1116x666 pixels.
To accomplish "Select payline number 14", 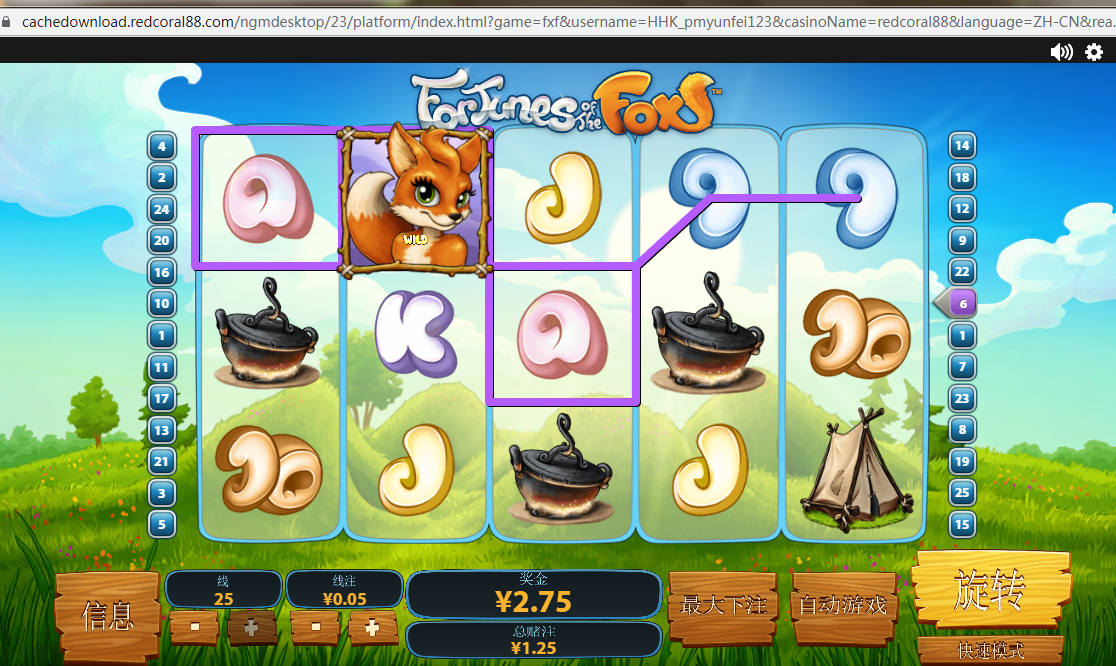I will click(x=961, y=146).
